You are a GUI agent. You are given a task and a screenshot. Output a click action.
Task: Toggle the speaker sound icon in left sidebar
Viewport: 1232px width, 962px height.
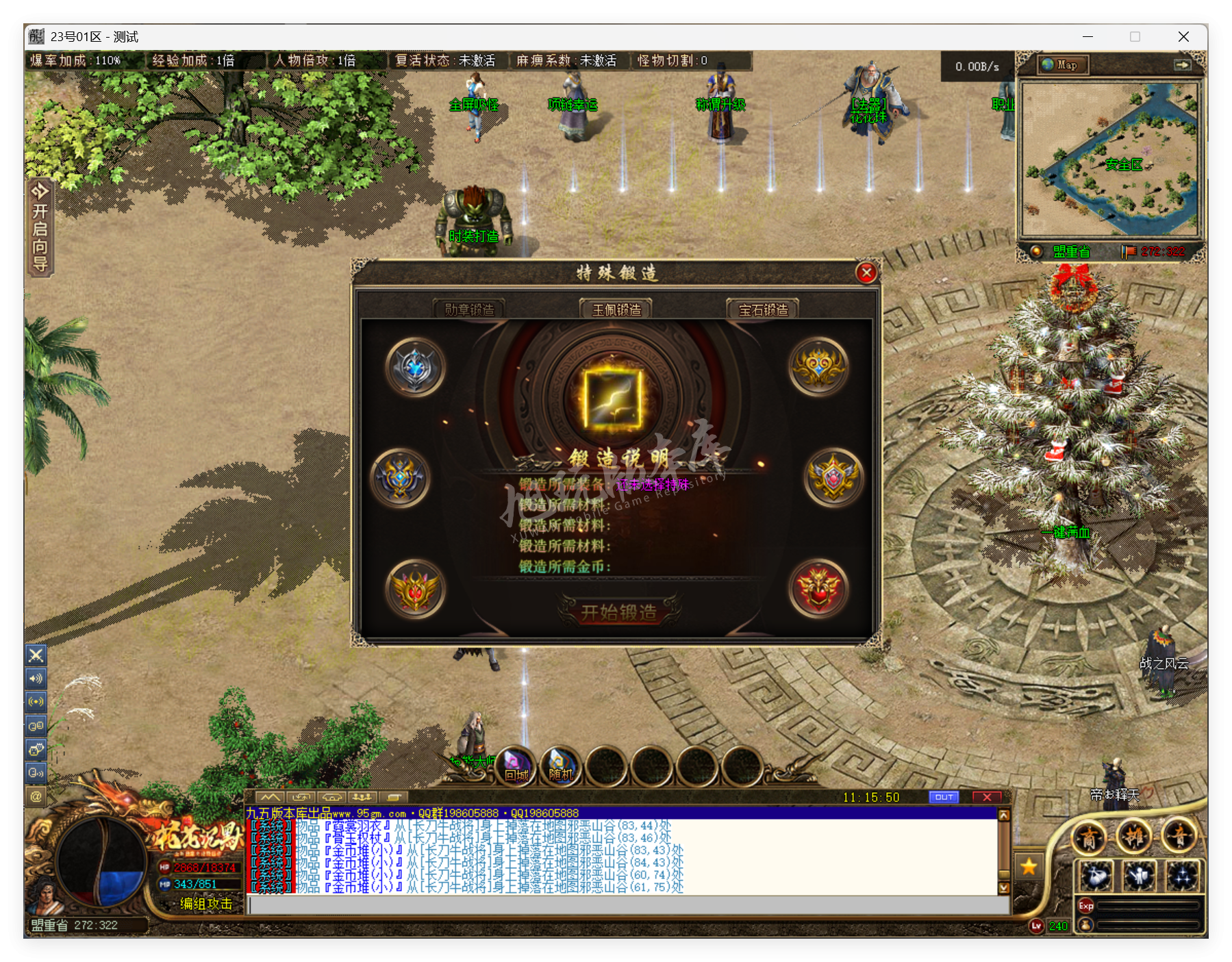(36, 679)
